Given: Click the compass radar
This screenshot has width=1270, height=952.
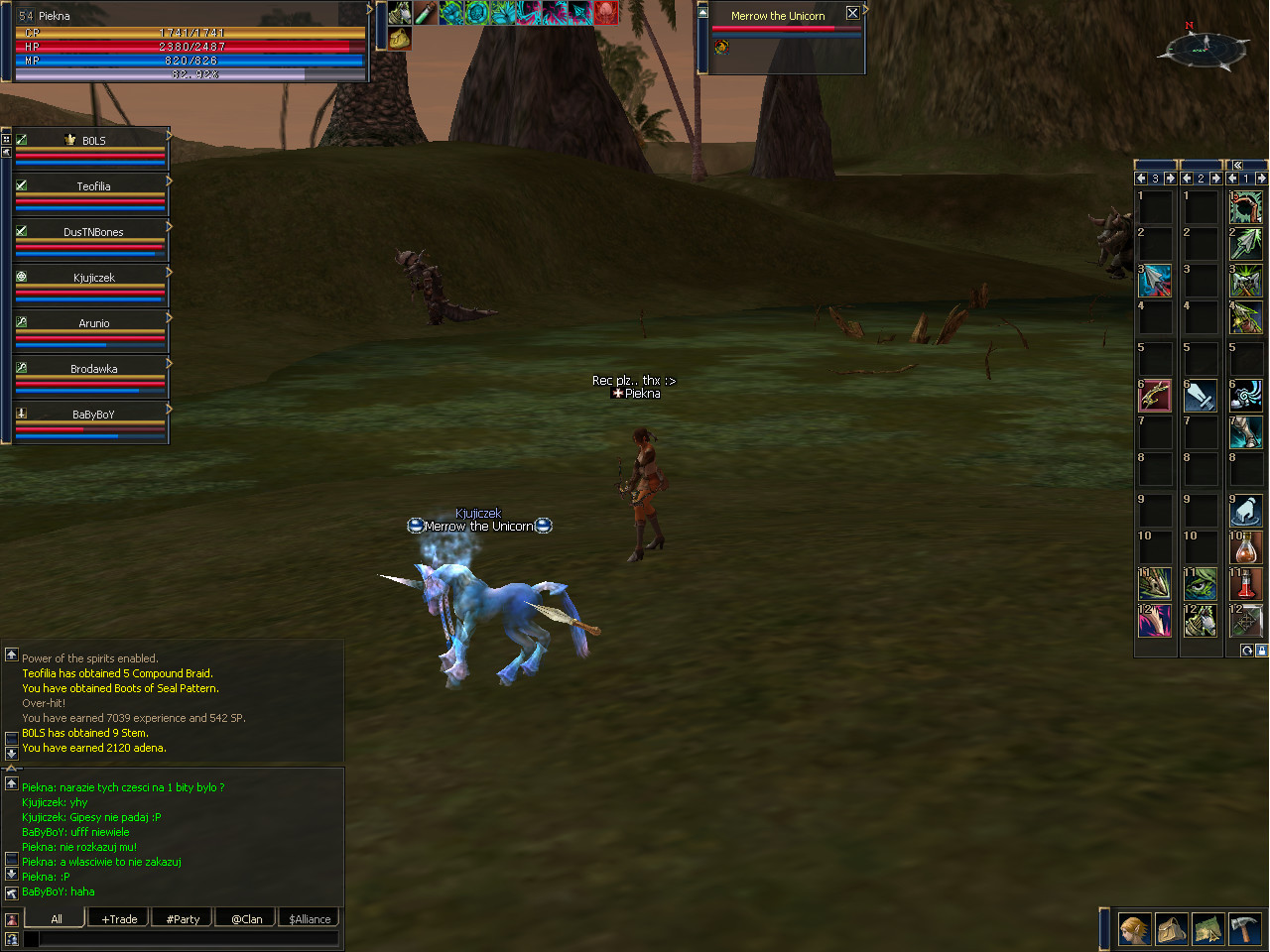Looking at the screenshot, I should point(1206,47).
